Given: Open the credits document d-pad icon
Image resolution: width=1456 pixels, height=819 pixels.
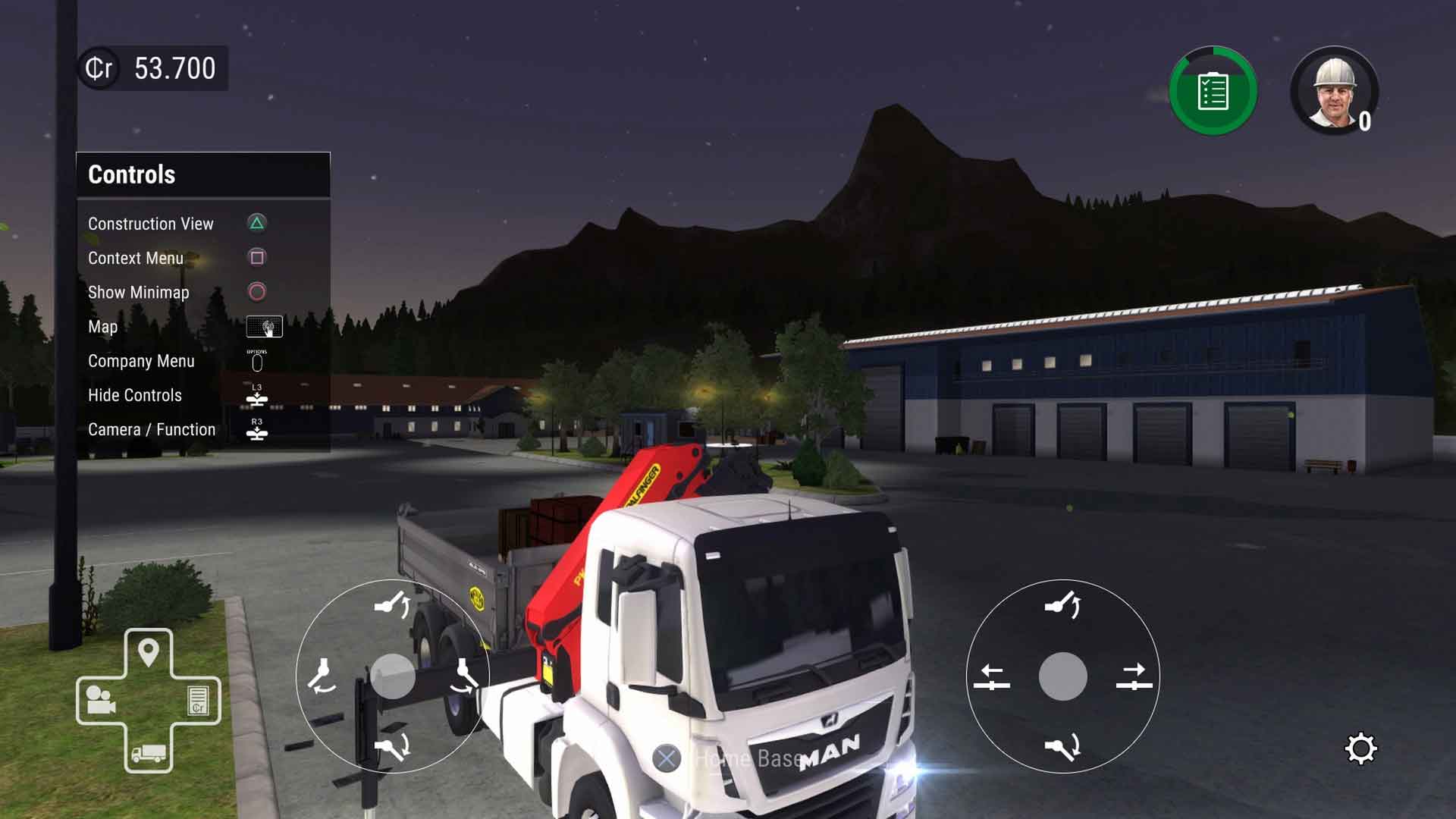Looking at the screenshot, I should pyautogui.click(x=197, y=700).
